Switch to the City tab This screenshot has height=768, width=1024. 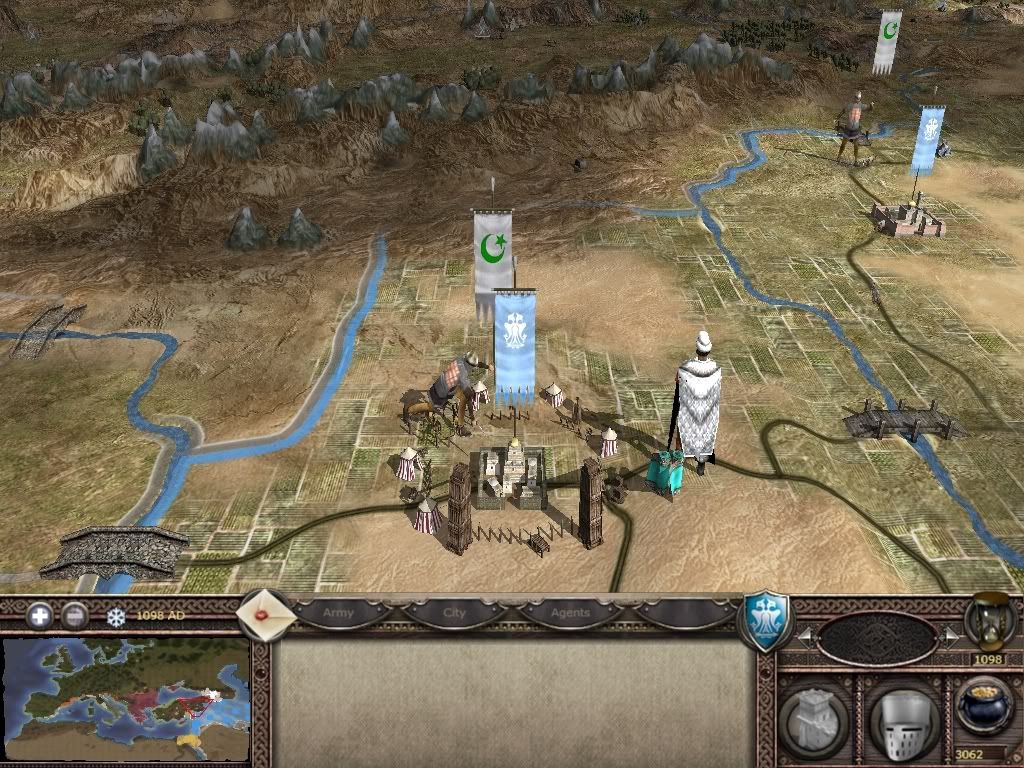[455, 612]
